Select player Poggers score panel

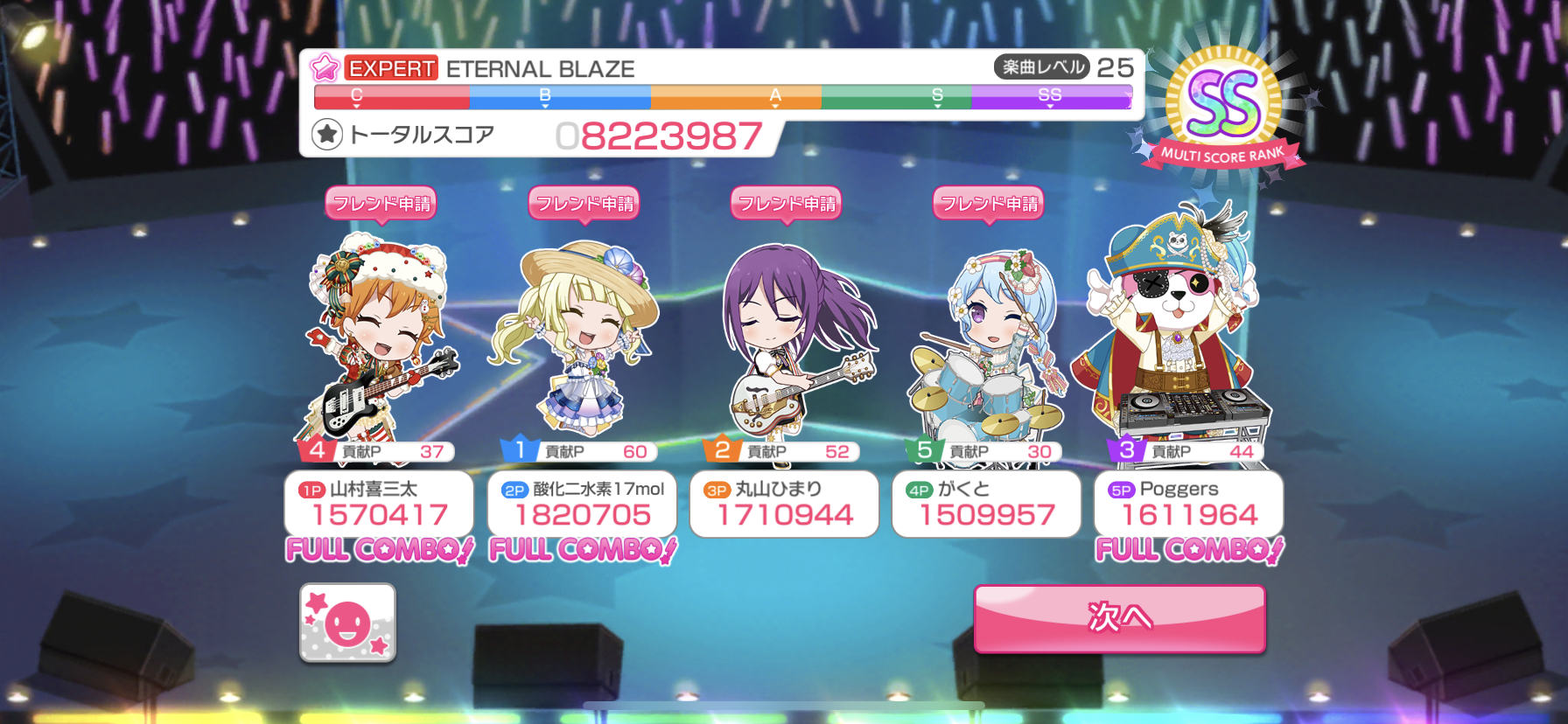pyautogui.click(x=1188, y=504)
